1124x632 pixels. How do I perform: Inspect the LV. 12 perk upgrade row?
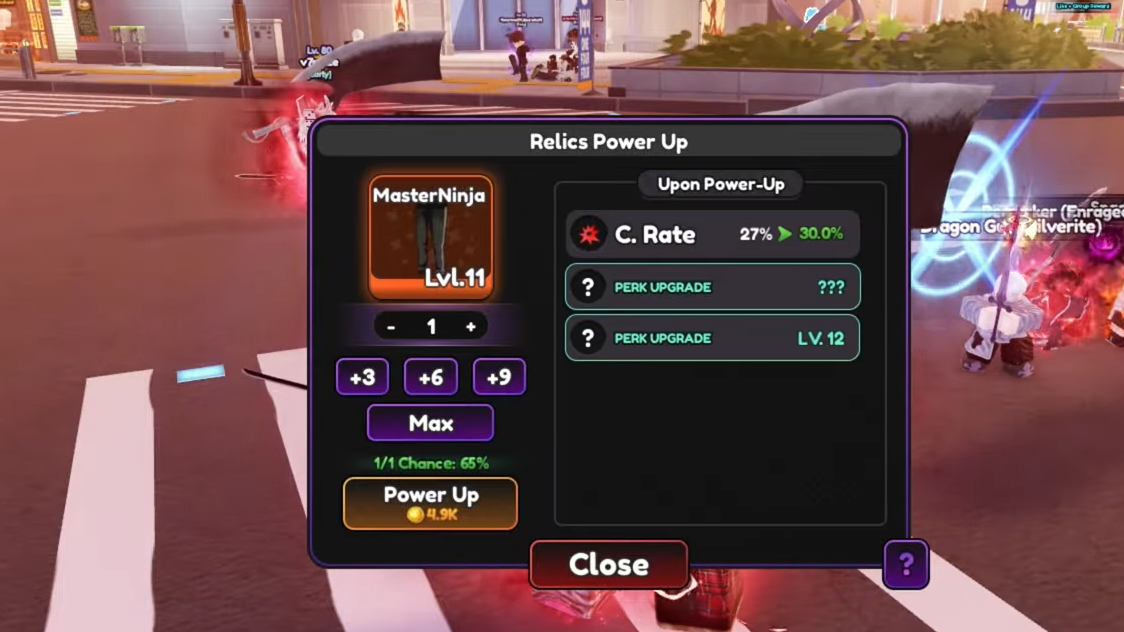[x=712, y=338]
